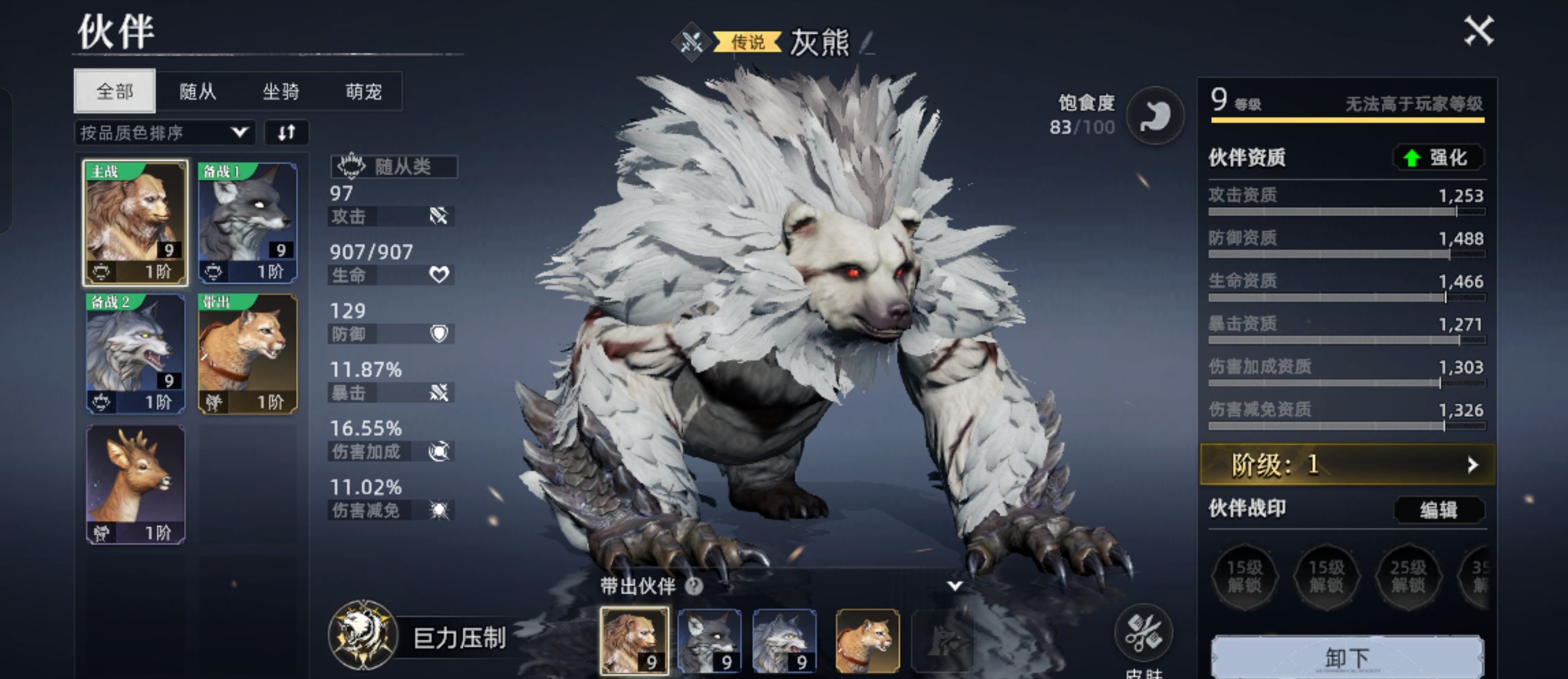
Task: Feed companion via the stomach icon
Action: coord(1155,115)
